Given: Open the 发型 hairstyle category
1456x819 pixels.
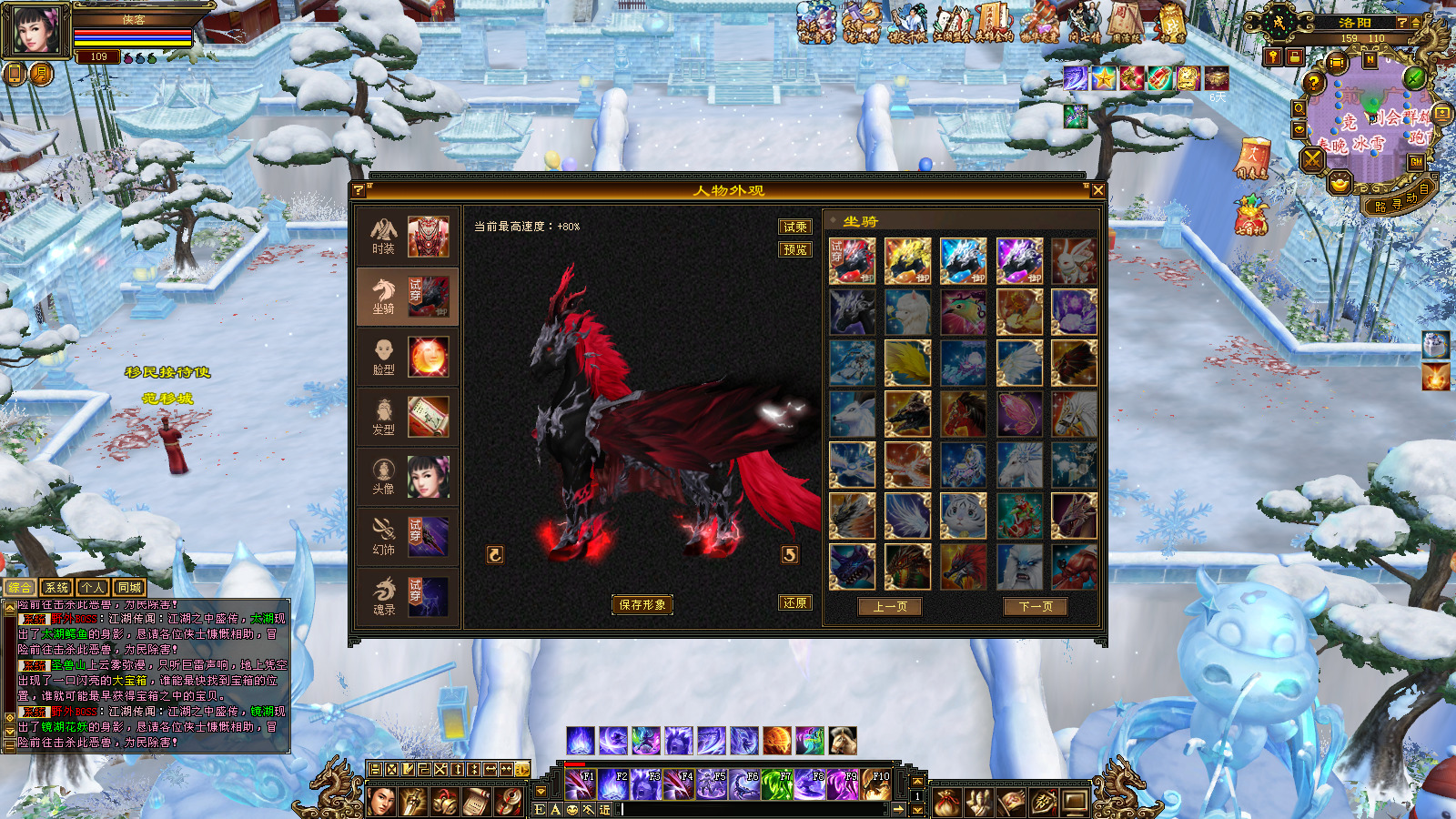Looking at the screenshot, I should [407, 417].
